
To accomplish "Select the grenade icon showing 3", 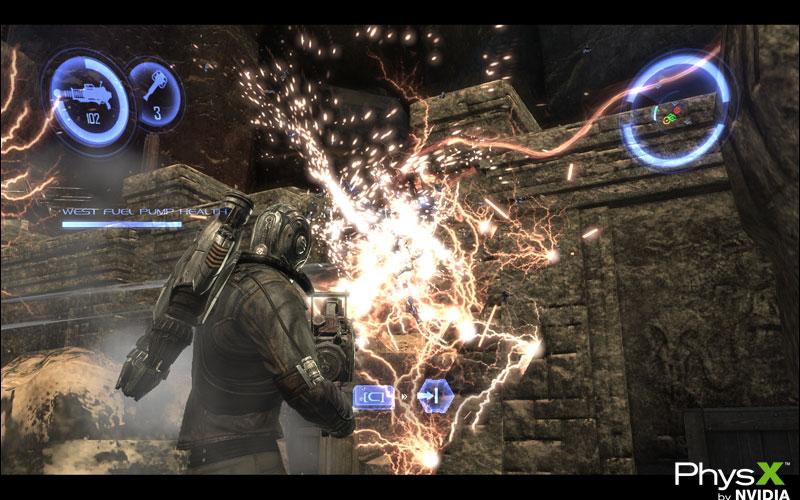I will [156, 88].
